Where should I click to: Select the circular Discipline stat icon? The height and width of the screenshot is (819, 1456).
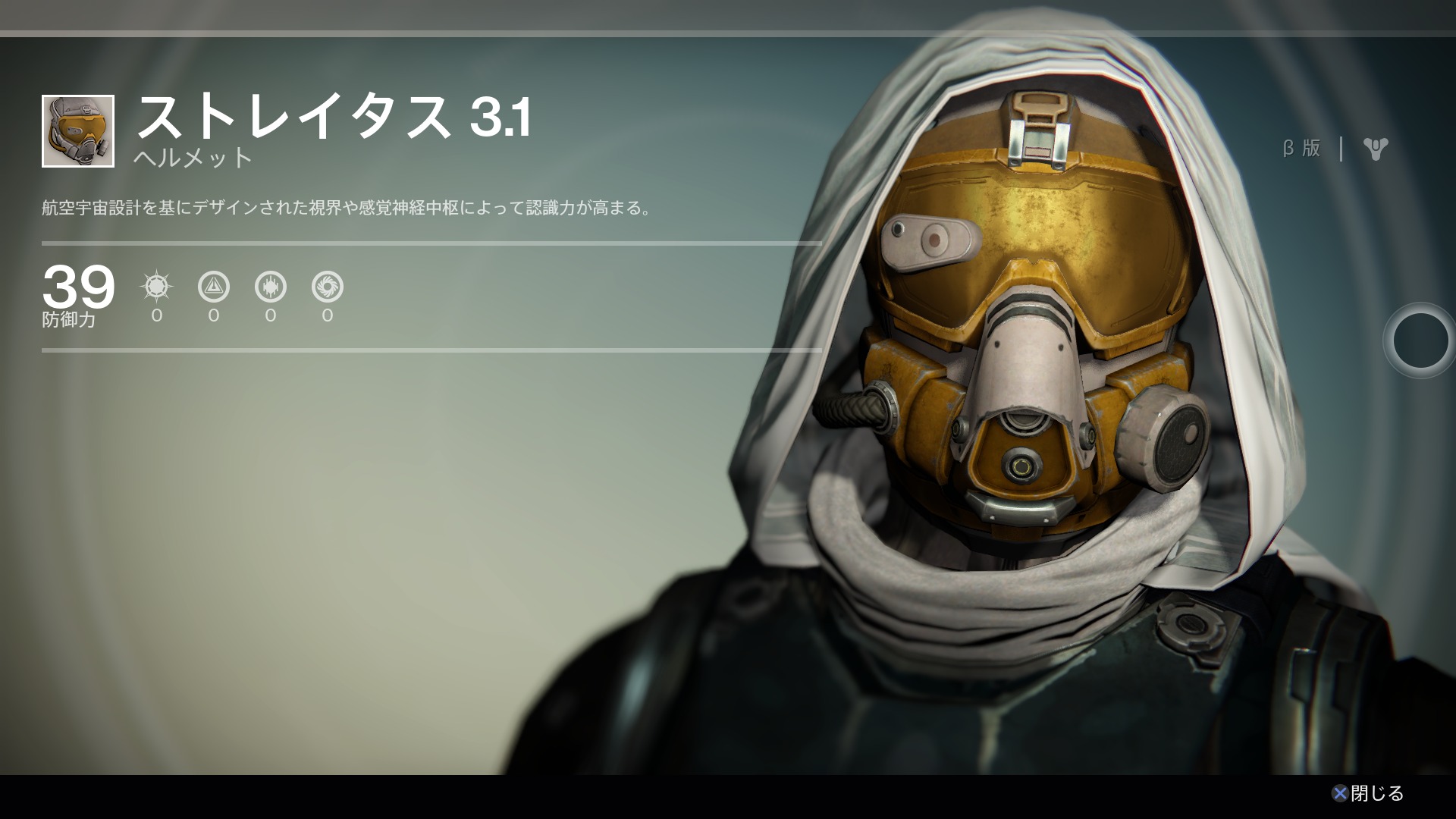click(x=271, y=287)
